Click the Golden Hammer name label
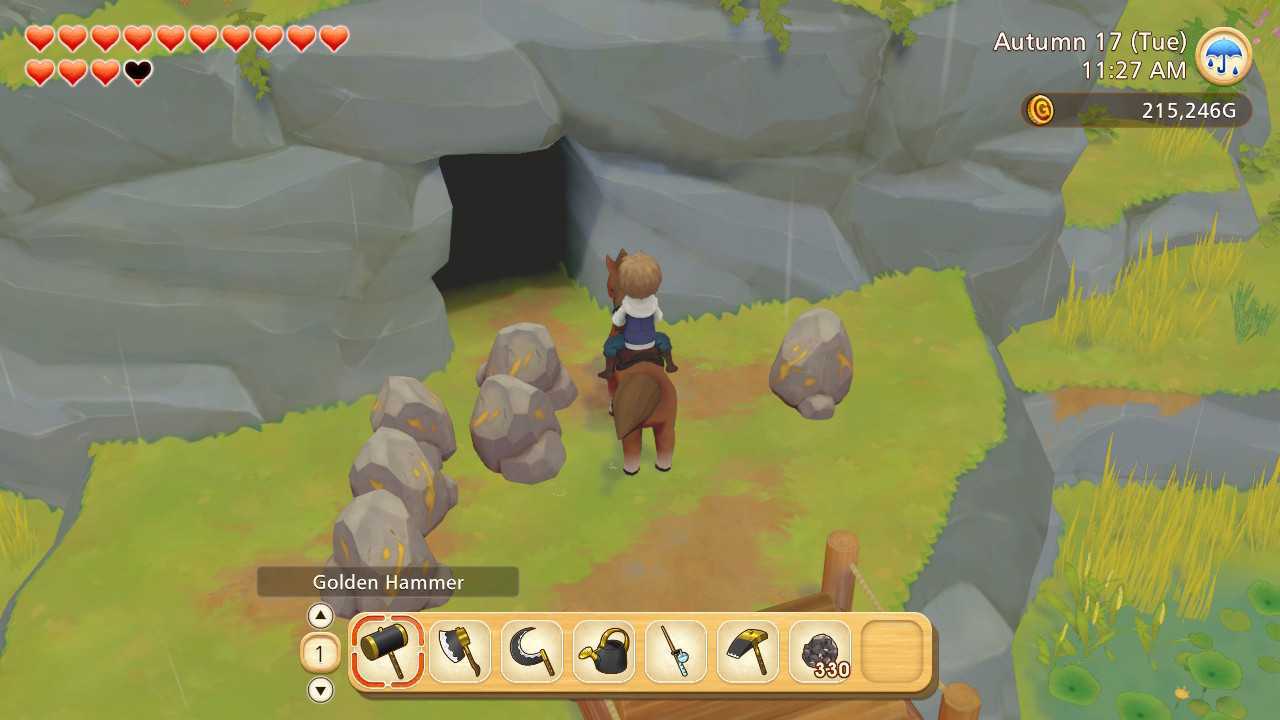The width and height of the screenshot is (1280, 720). 388,581
